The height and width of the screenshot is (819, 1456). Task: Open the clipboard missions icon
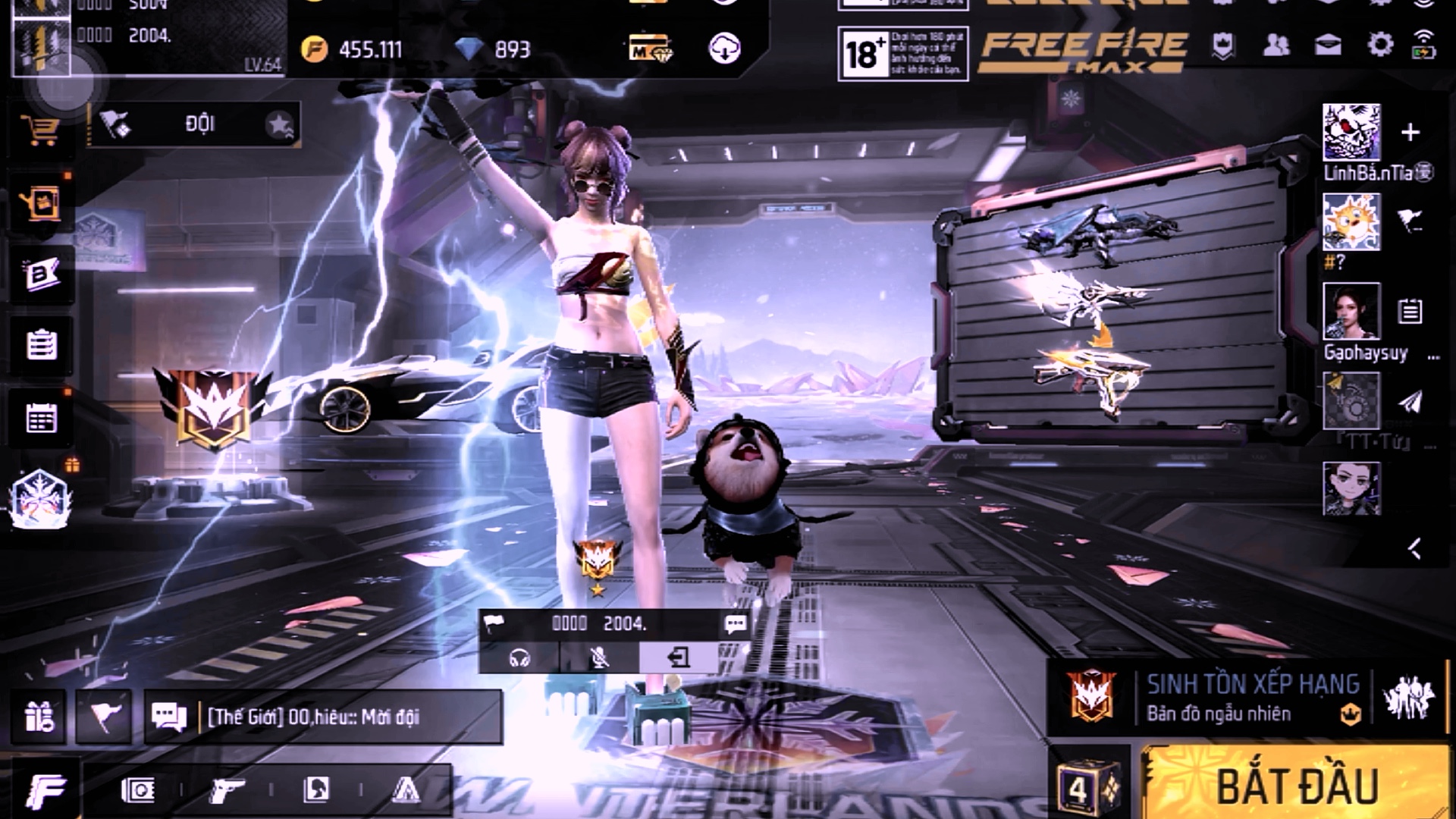coord(41,345)
